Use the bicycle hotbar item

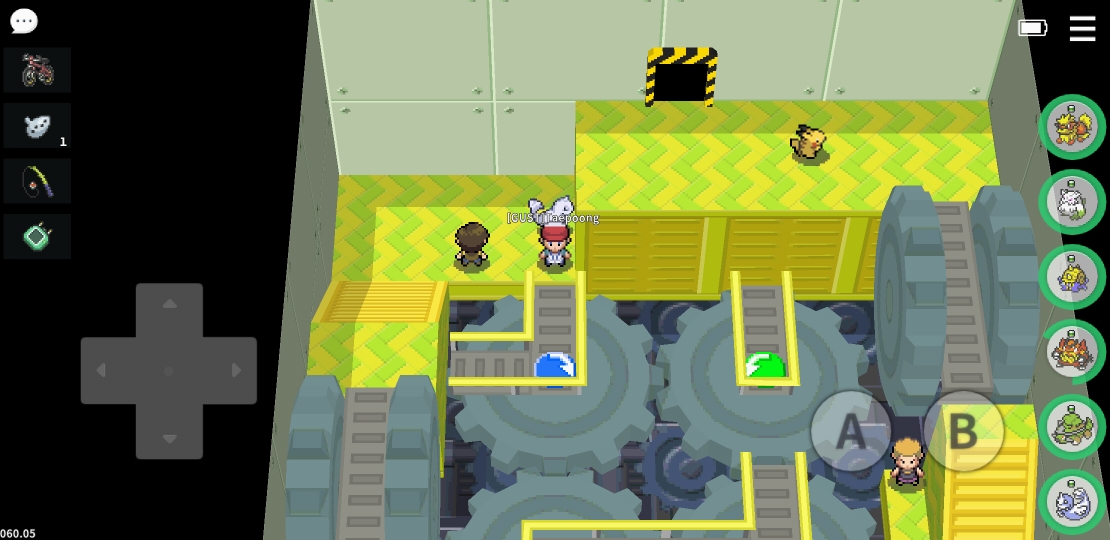coord(37,70)
